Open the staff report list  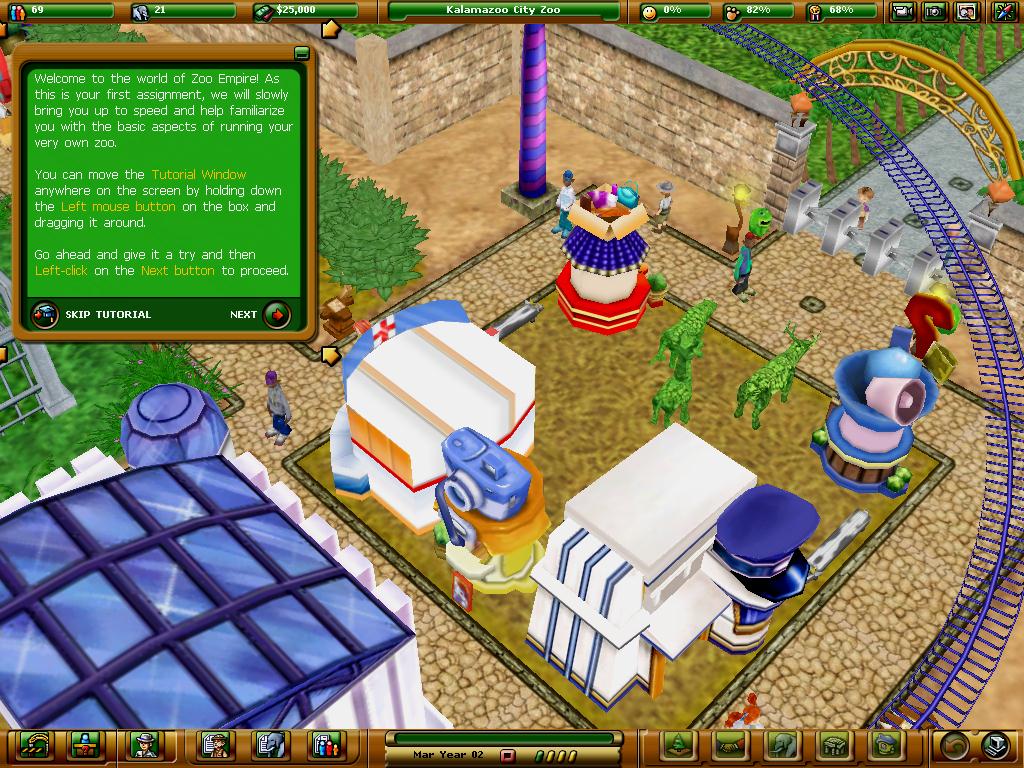coord(216,745)
